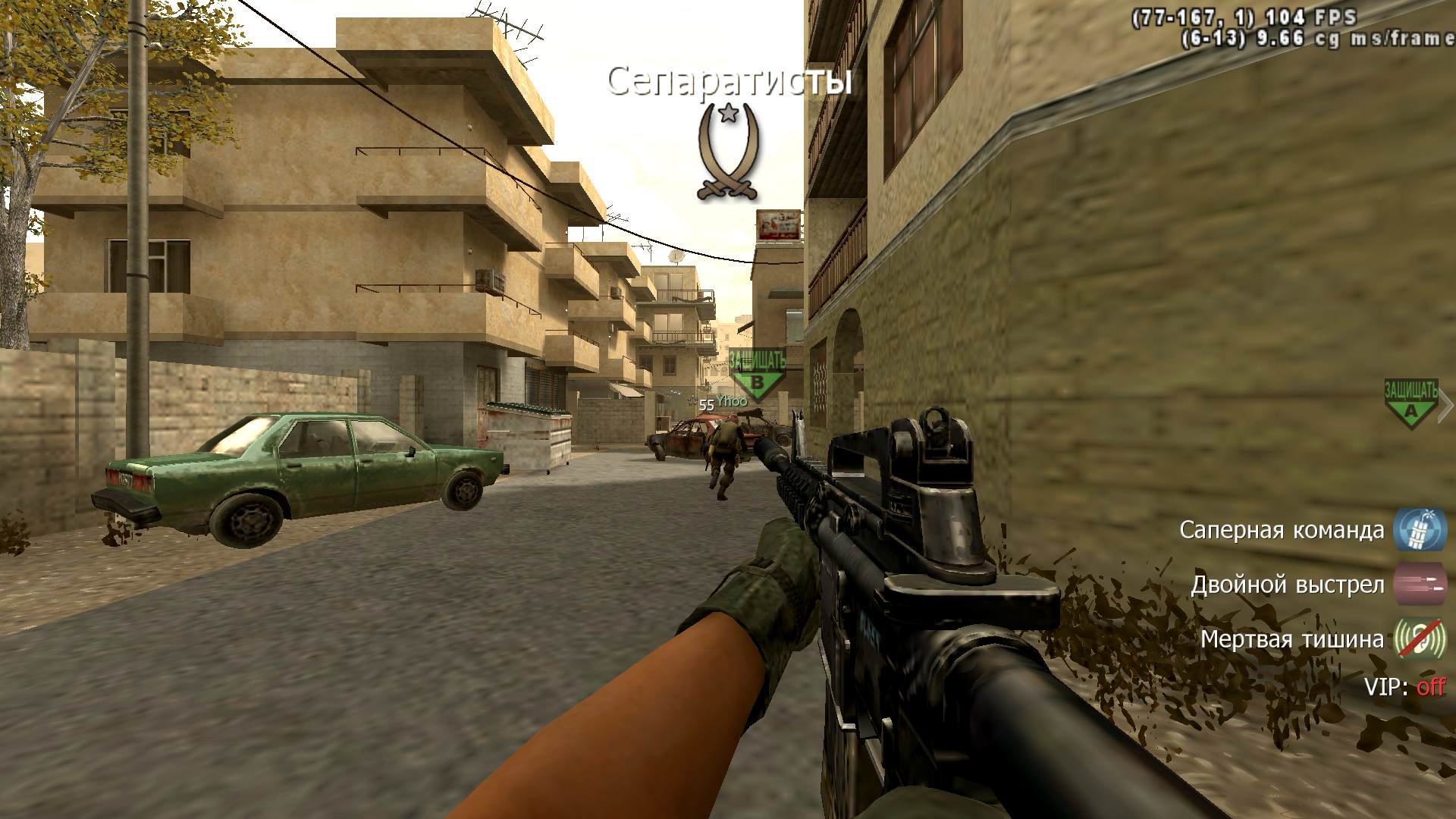This screenshot has height=819, width=1456.
Task: Click the Сепаратисты crossed swords emblem
Action: 729,152
